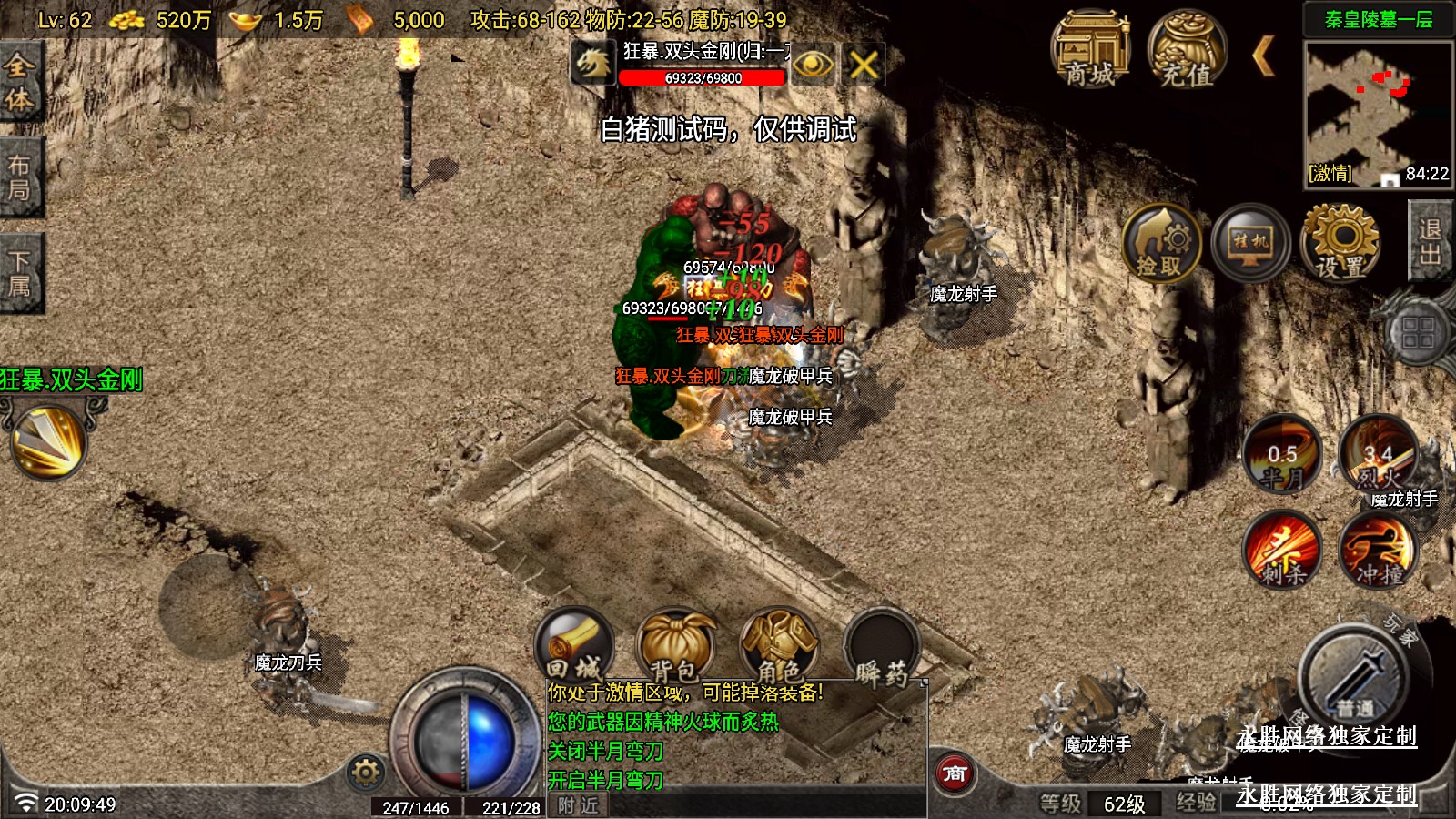Collapse the top icon row arrow
The width and height of the screenshot is (1456, 819).
pos(1262,56)
